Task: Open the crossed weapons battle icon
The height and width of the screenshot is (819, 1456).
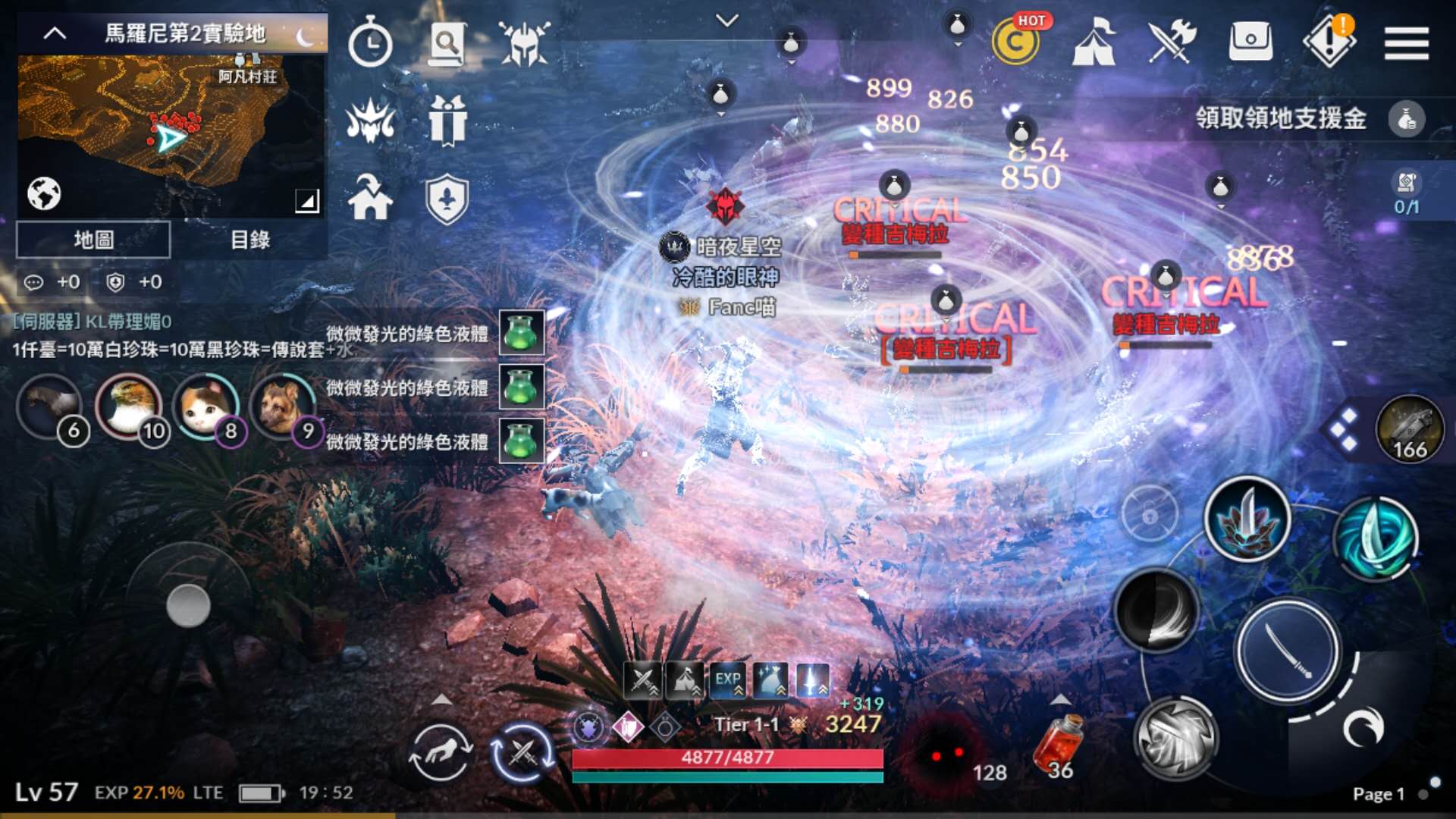Action: pos(1170,42)
